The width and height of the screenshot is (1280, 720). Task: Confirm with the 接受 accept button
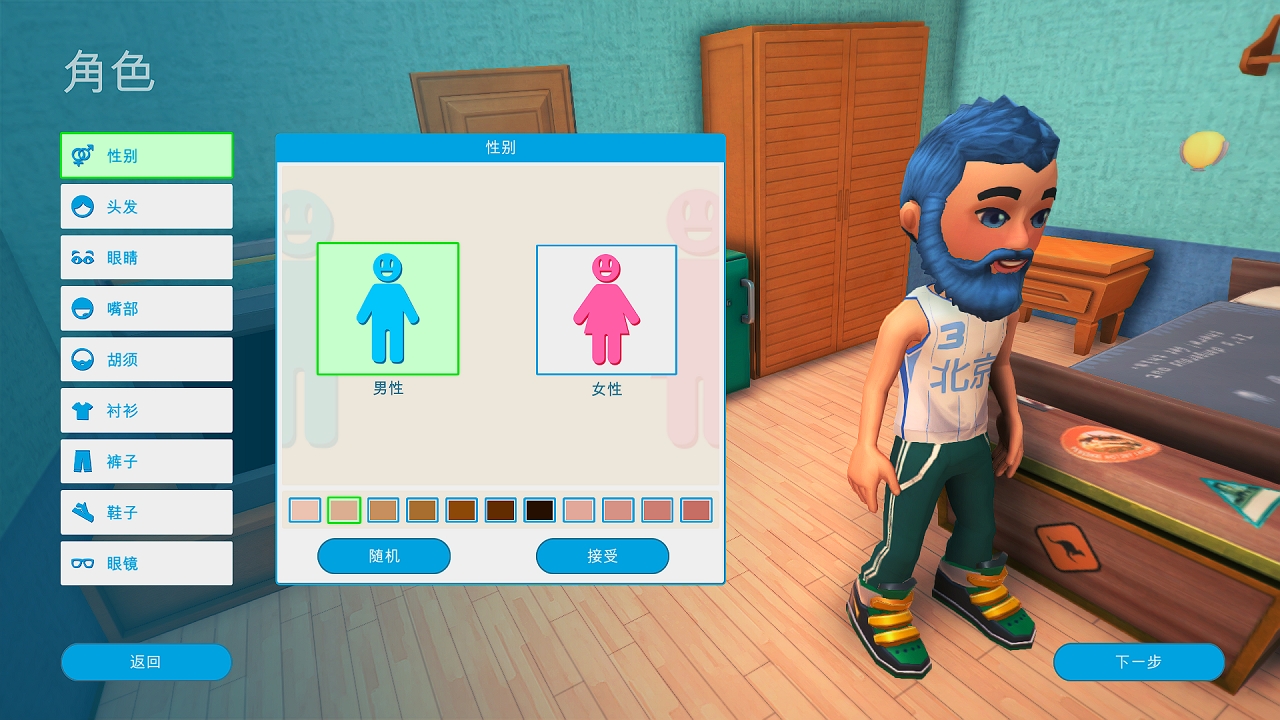coord(602,556)
